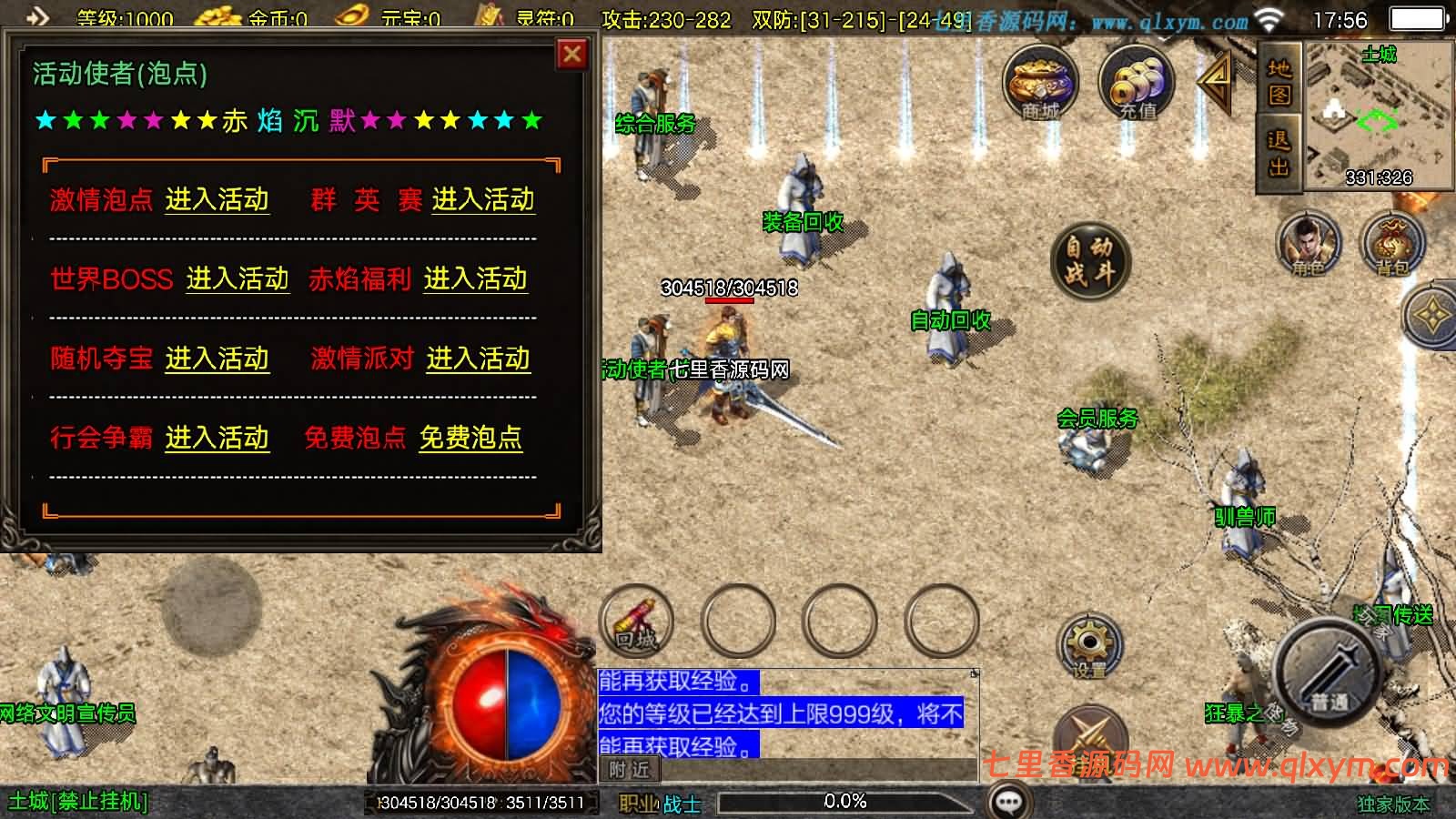Click the 回城 return-to-town icon
The width and height of the screenshot is (1456, 819).
coord(637,619)
